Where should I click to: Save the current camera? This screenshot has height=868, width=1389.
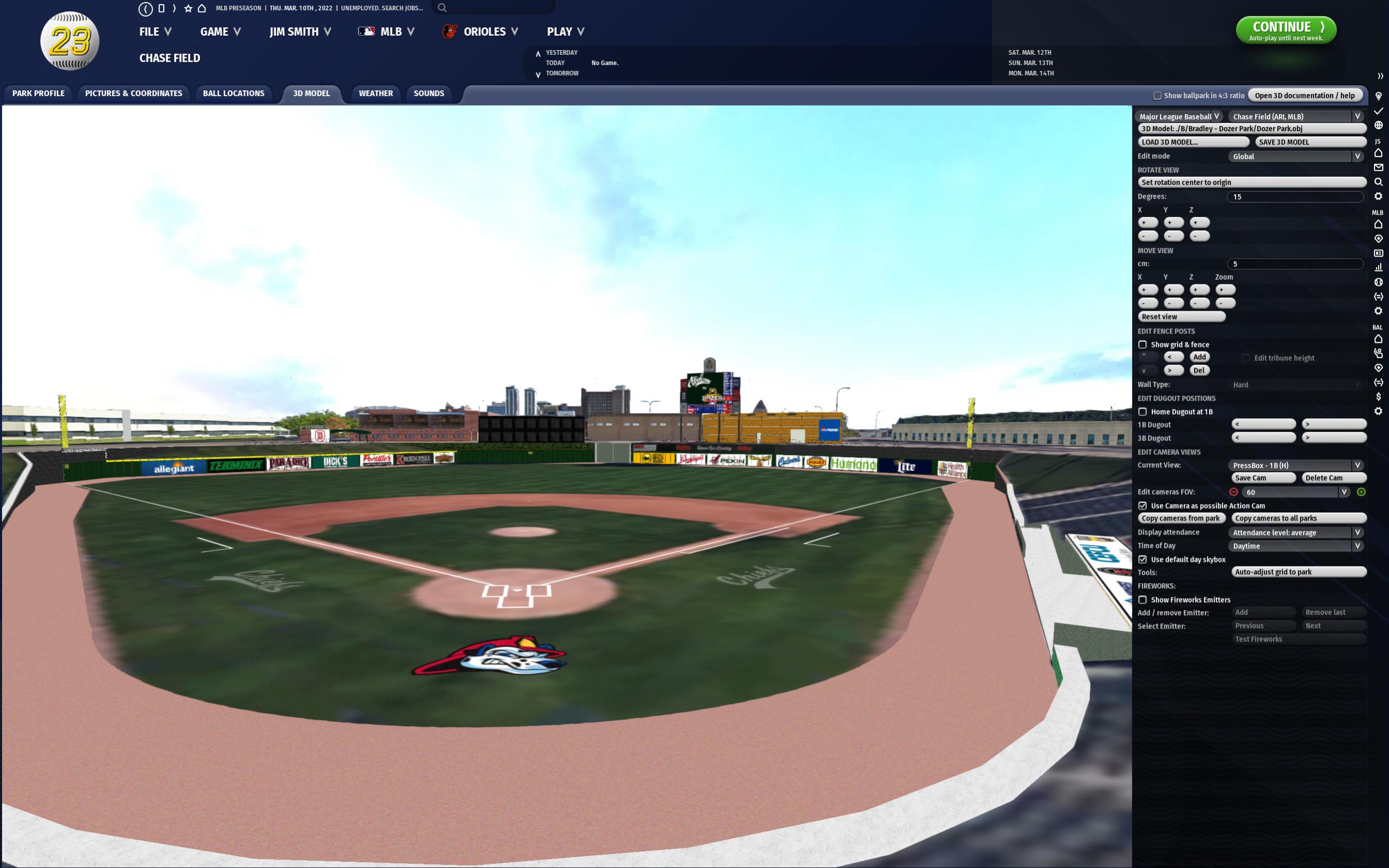click(x=1263, y=478)
